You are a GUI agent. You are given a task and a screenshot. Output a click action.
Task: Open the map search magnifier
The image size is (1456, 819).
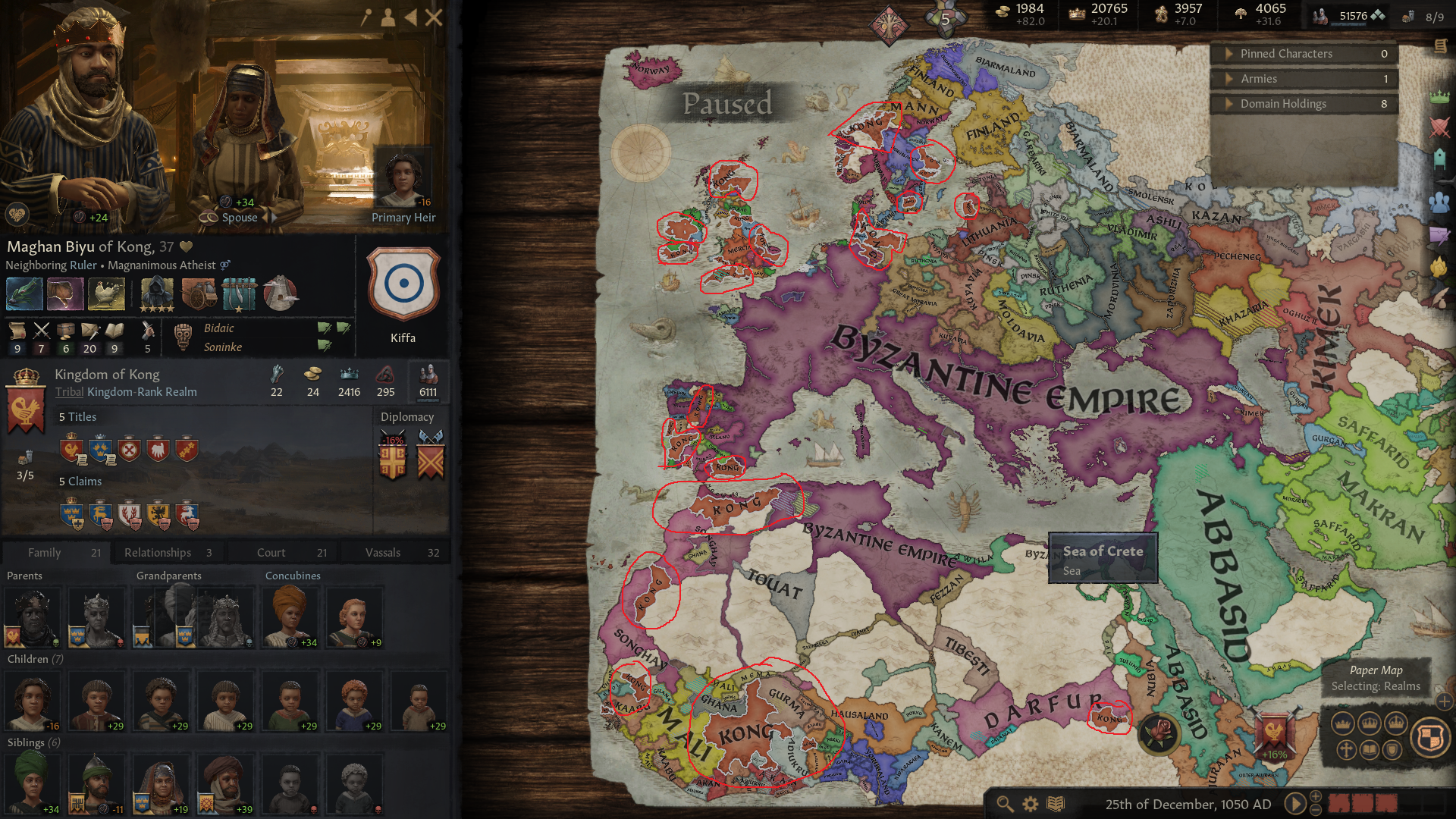coord(1006,803)
